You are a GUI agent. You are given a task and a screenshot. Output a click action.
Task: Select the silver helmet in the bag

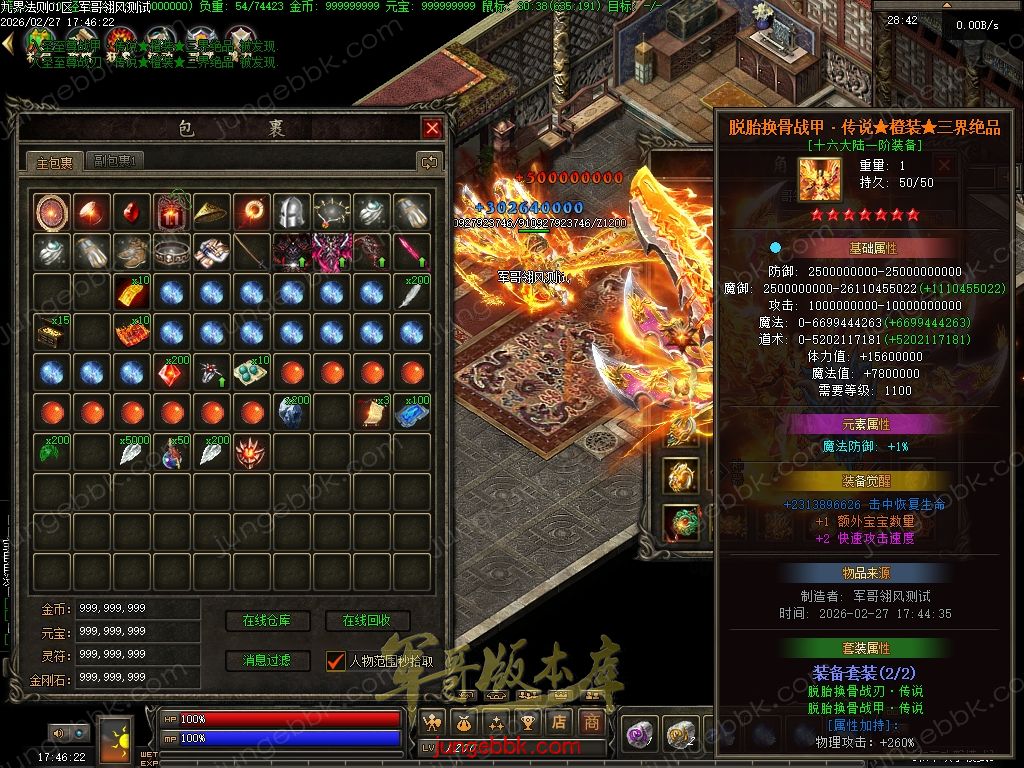[x=290, y=211]
